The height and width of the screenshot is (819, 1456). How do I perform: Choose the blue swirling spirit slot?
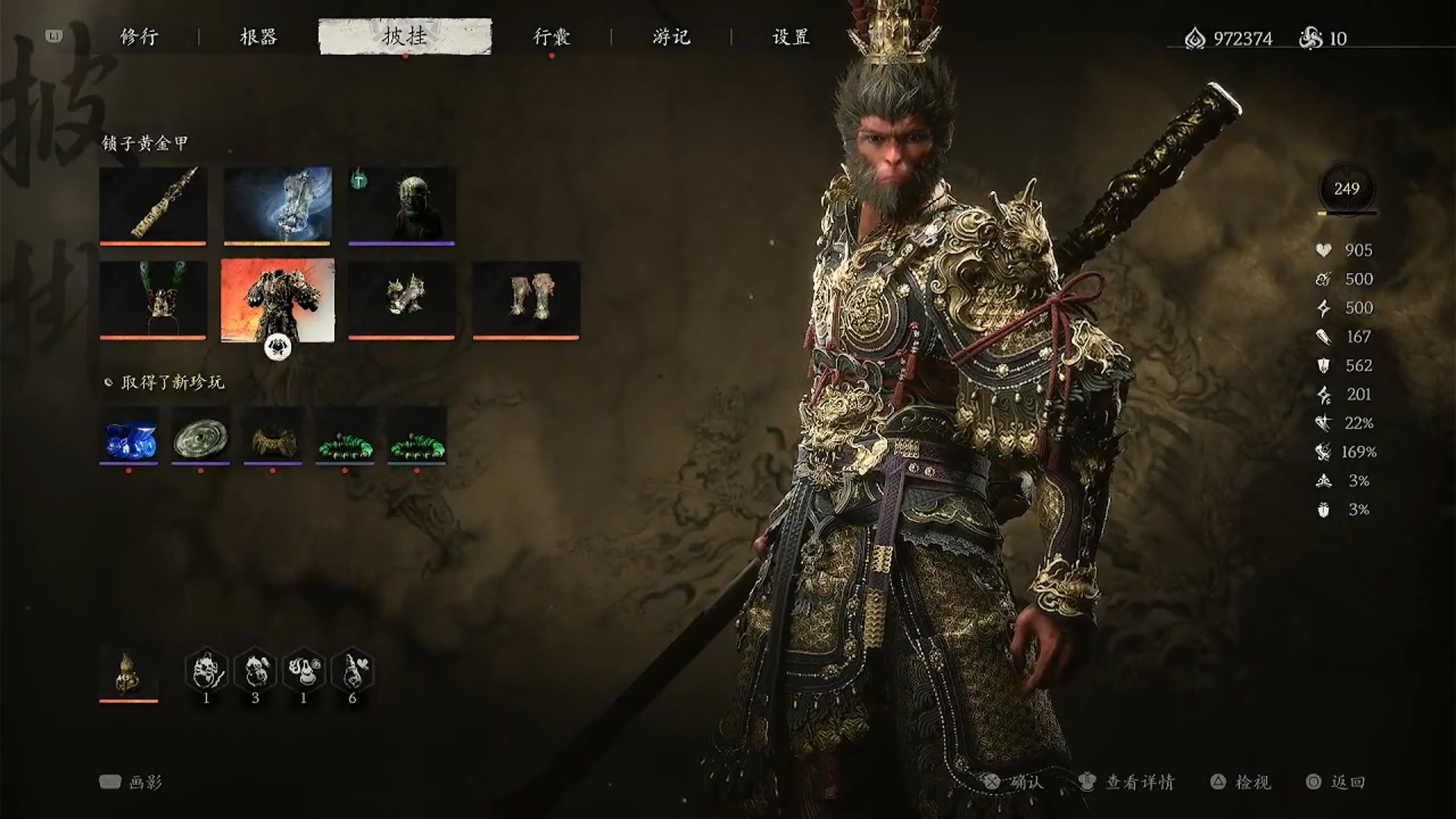point(278,205)
